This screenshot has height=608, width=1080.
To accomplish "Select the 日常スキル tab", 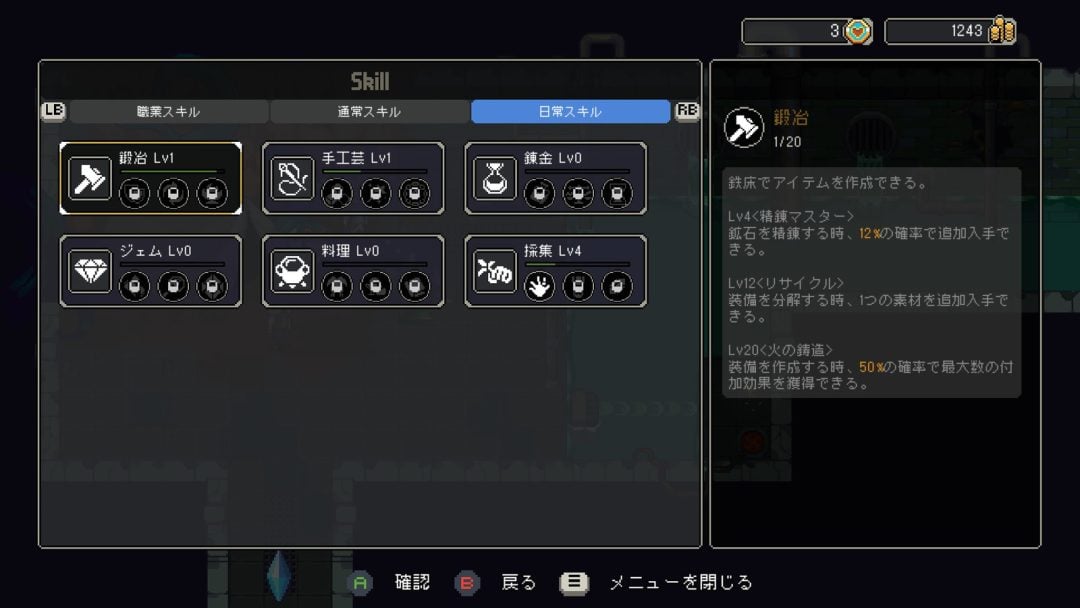I will pos(570,112).
